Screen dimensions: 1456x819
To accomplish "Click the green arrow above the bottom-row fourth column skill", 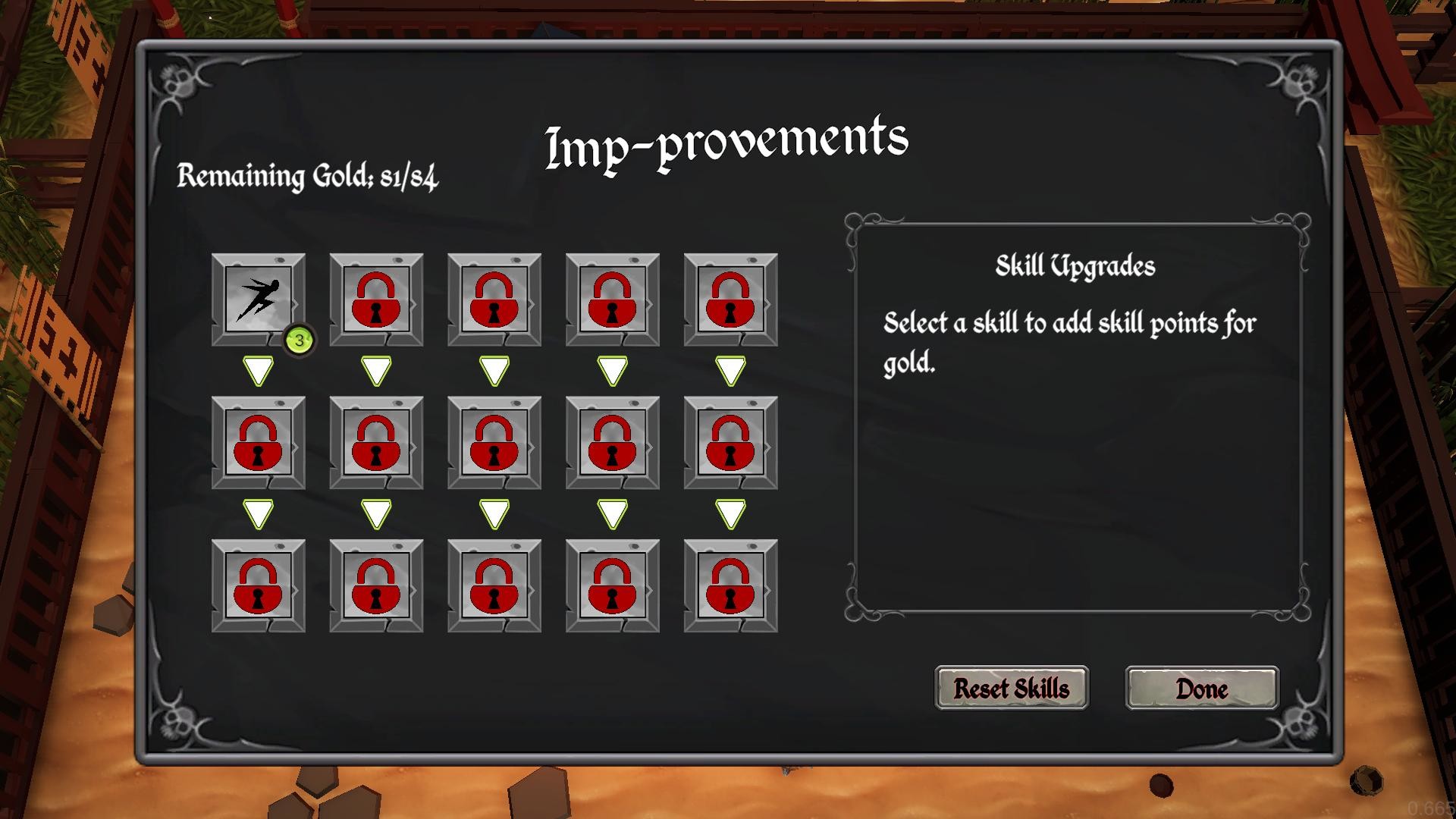I will pyautogui.click(x=612, y=513).
